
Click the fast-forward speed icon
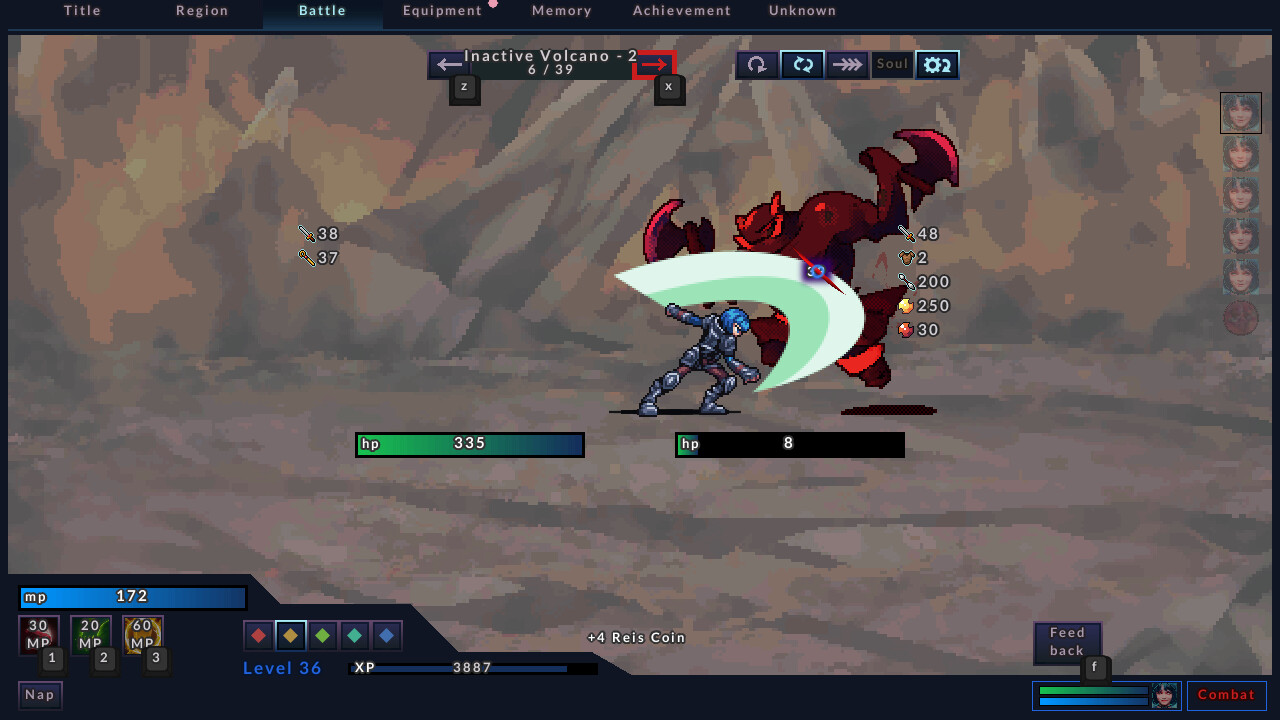(847, 64)
